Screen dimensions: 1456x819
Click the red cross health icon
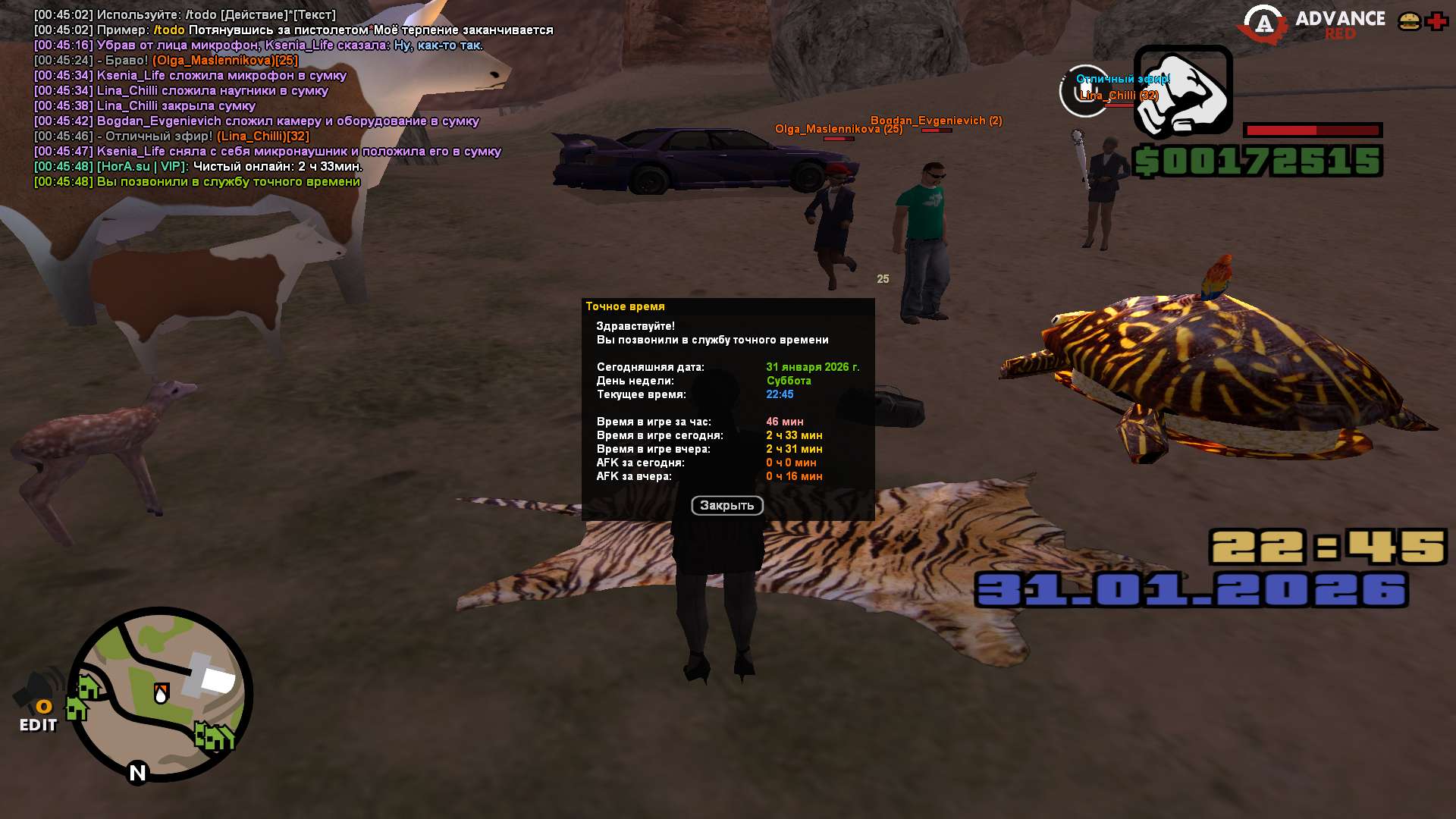click(x=1436, y=21)
